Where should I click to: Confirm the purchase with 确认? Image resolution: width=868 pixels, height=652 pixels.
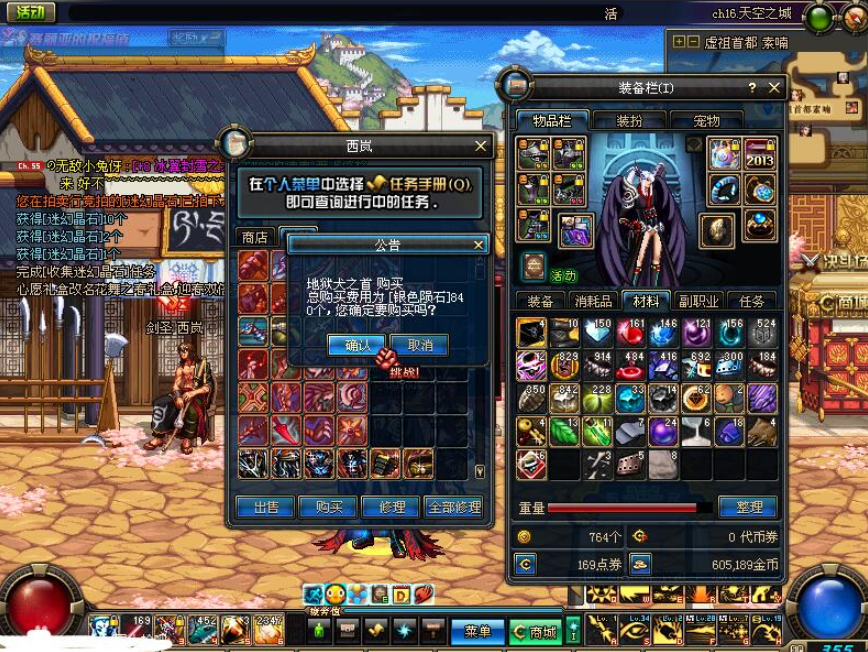[x=356, y=345]
